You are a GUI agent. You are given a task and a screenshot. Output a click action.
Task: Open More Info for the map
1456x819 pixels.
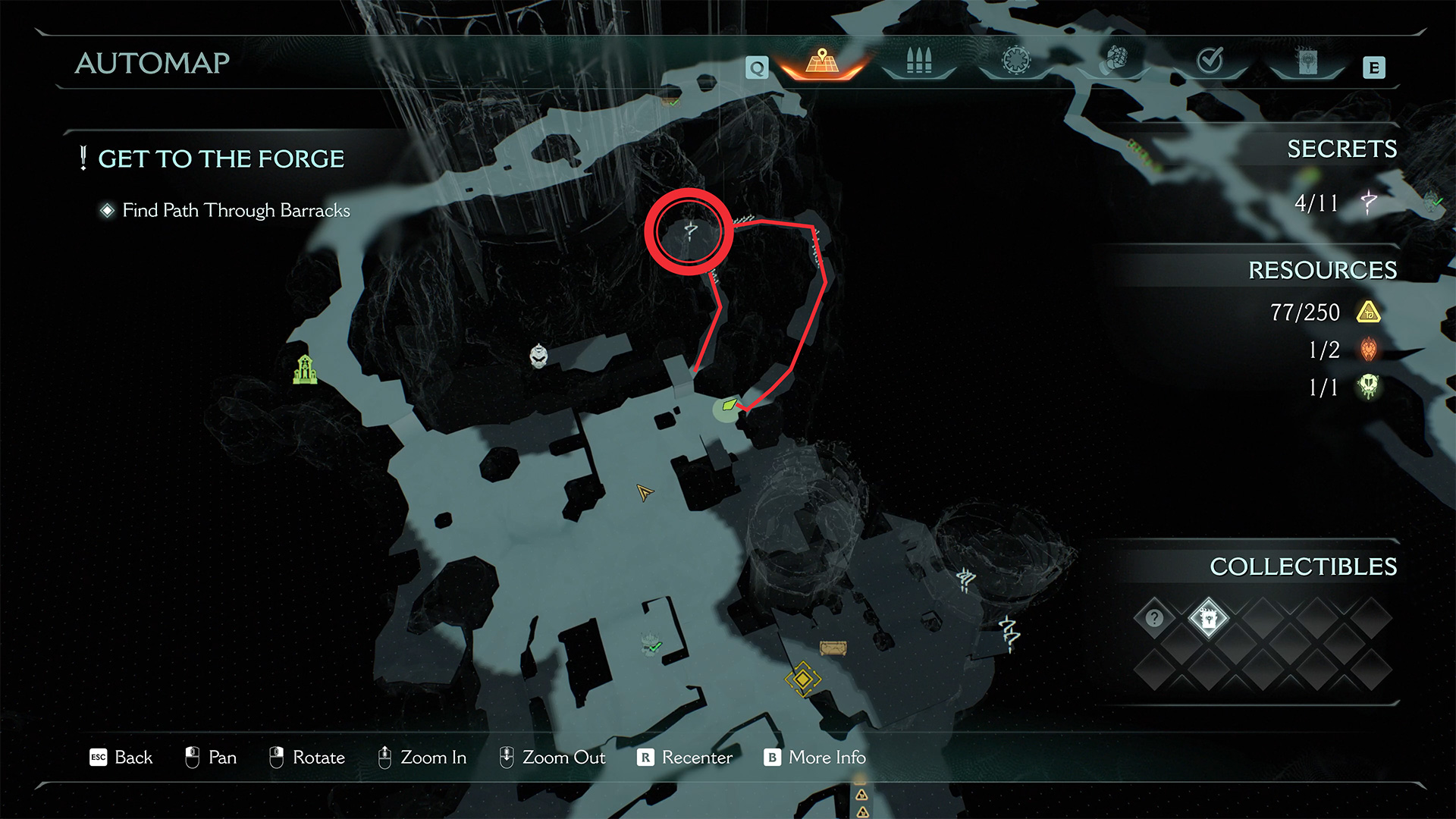click(x=815, y=758)
